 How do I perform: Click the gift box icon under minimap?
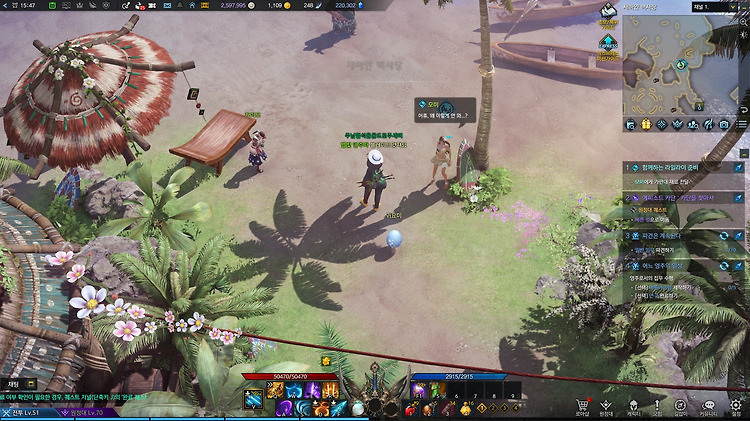pyautogui.click(x=646, y=124)
